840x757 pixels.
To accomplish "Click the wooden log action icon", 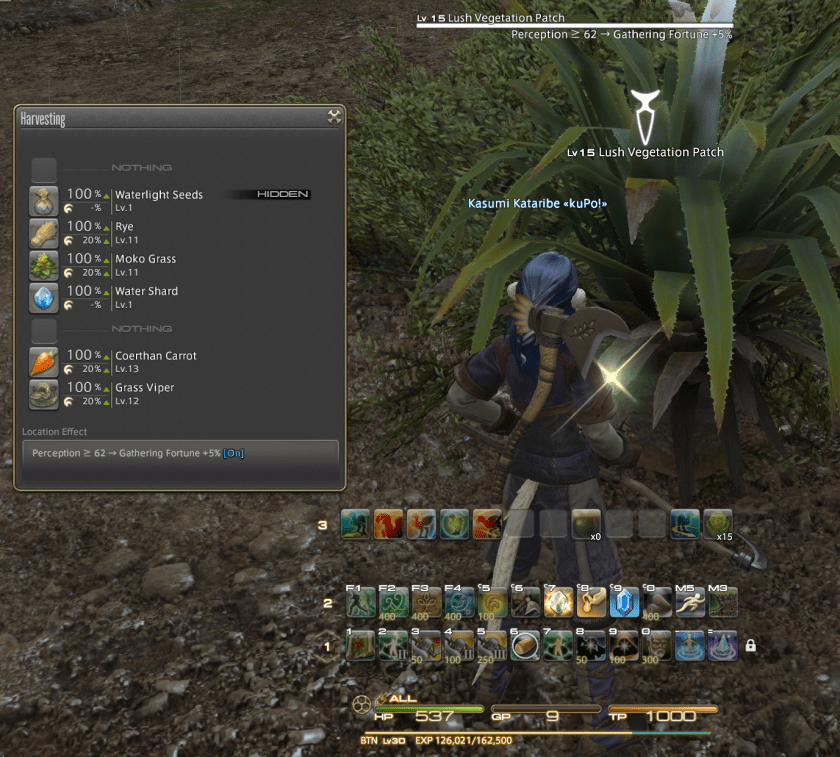I will [x=524, y=646].
